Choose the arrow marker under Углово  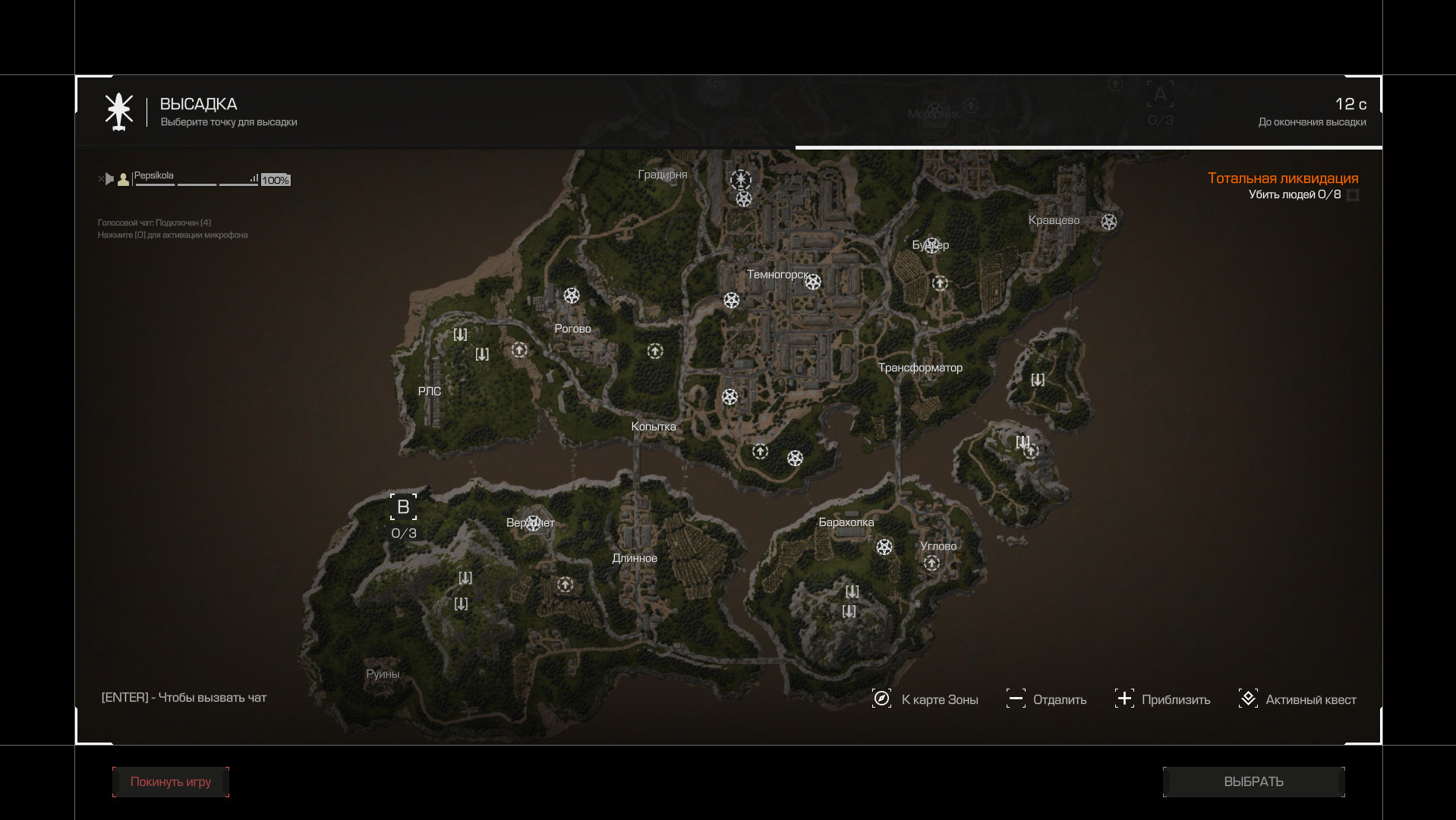pyautogui.click(x=931, y=563)
